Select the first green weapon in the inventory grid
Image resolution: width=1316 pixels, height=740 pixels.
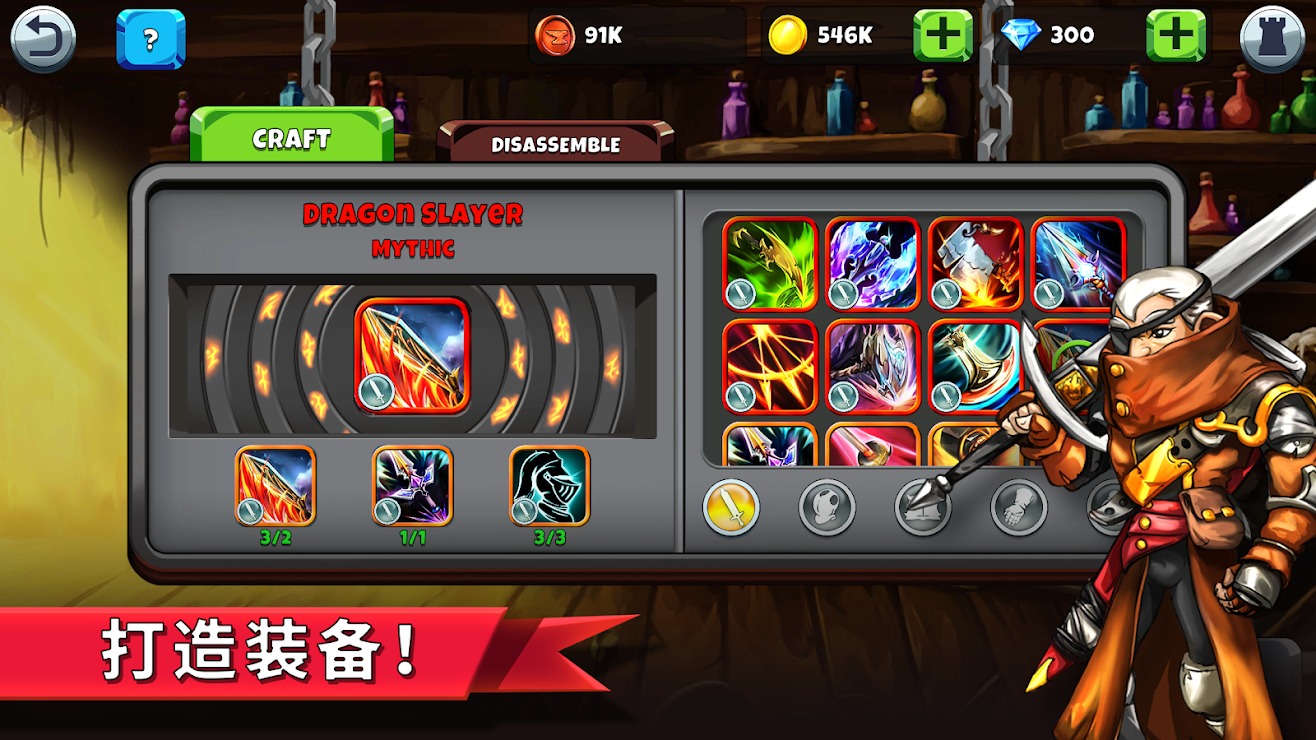pyautogui.click(x=770, y=265)
